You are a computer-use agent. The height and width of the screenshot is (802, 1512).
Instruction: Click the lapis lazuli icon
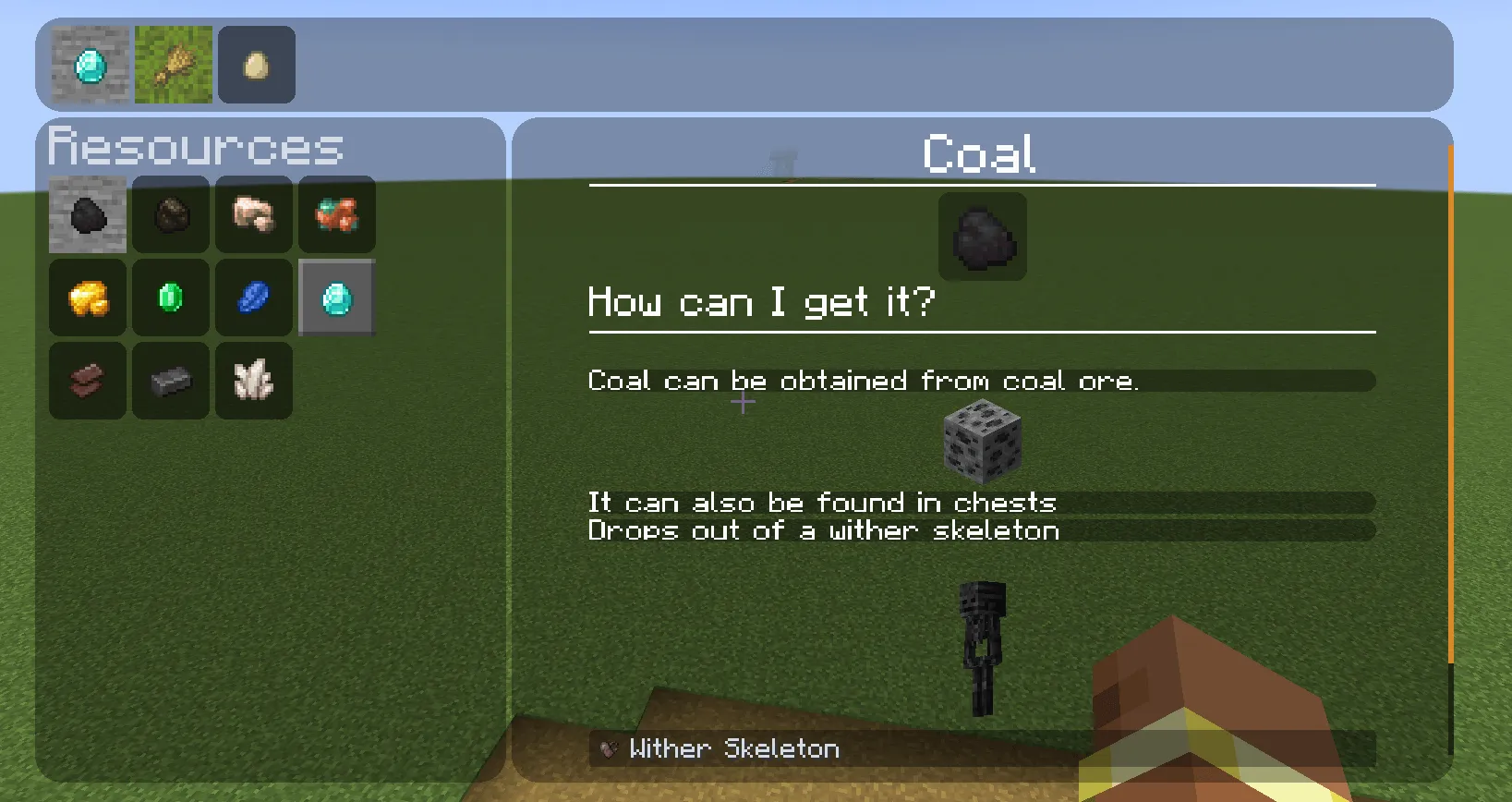tap(253, 298)
